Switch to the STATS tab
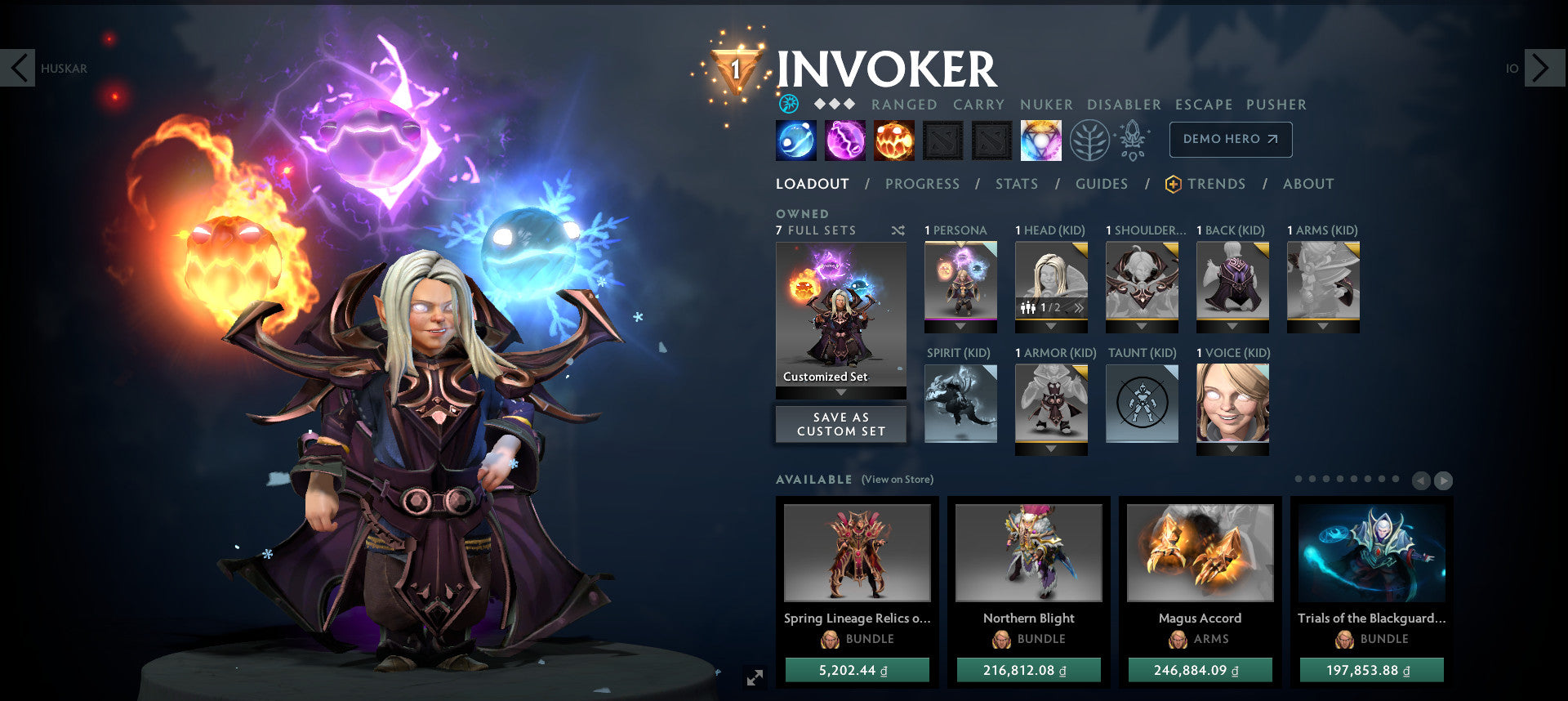Viewport: 1568px width, 701px height. (1016, 184)
